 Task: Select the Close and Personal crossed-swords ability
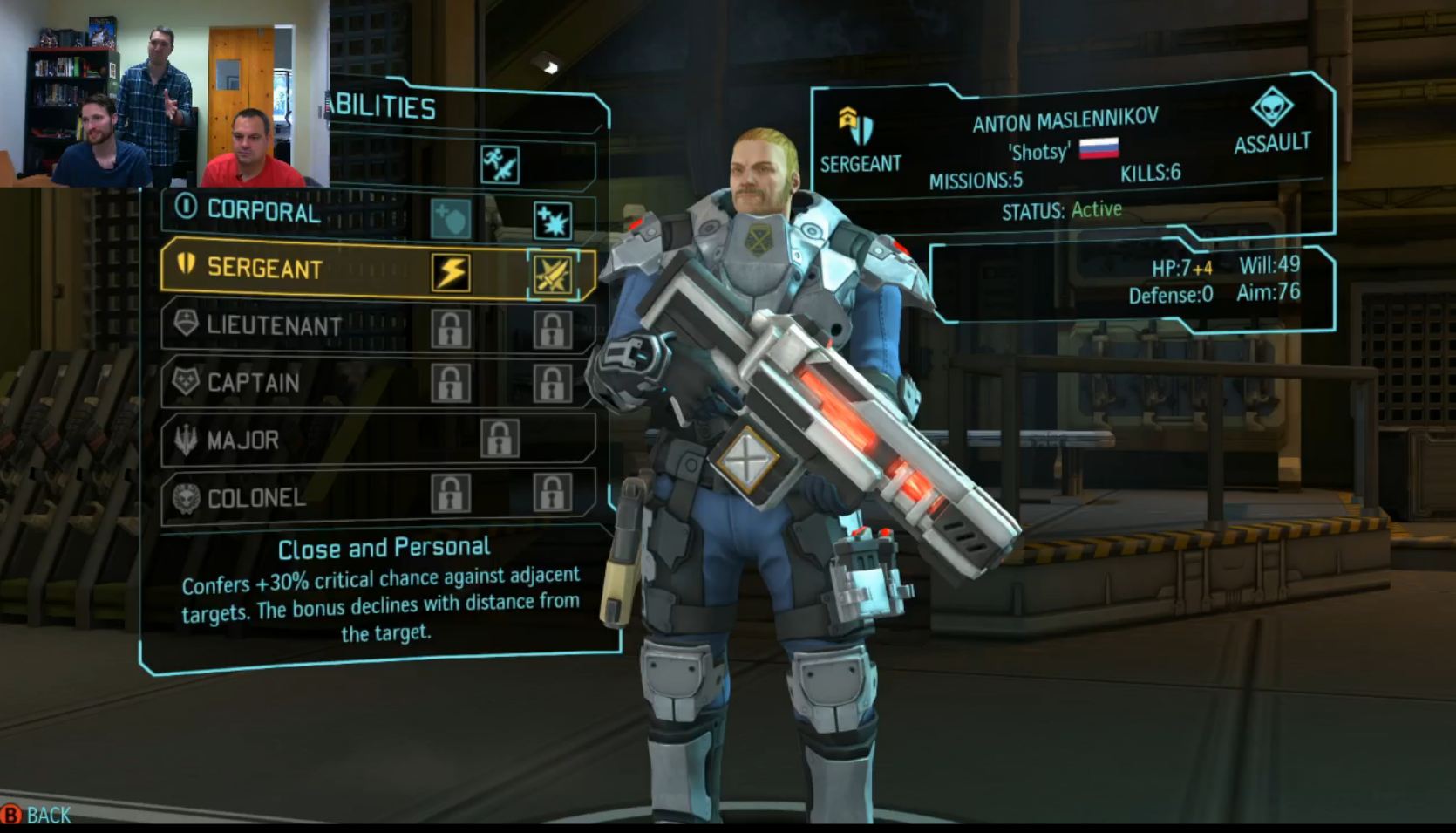[x=553, y=276]
